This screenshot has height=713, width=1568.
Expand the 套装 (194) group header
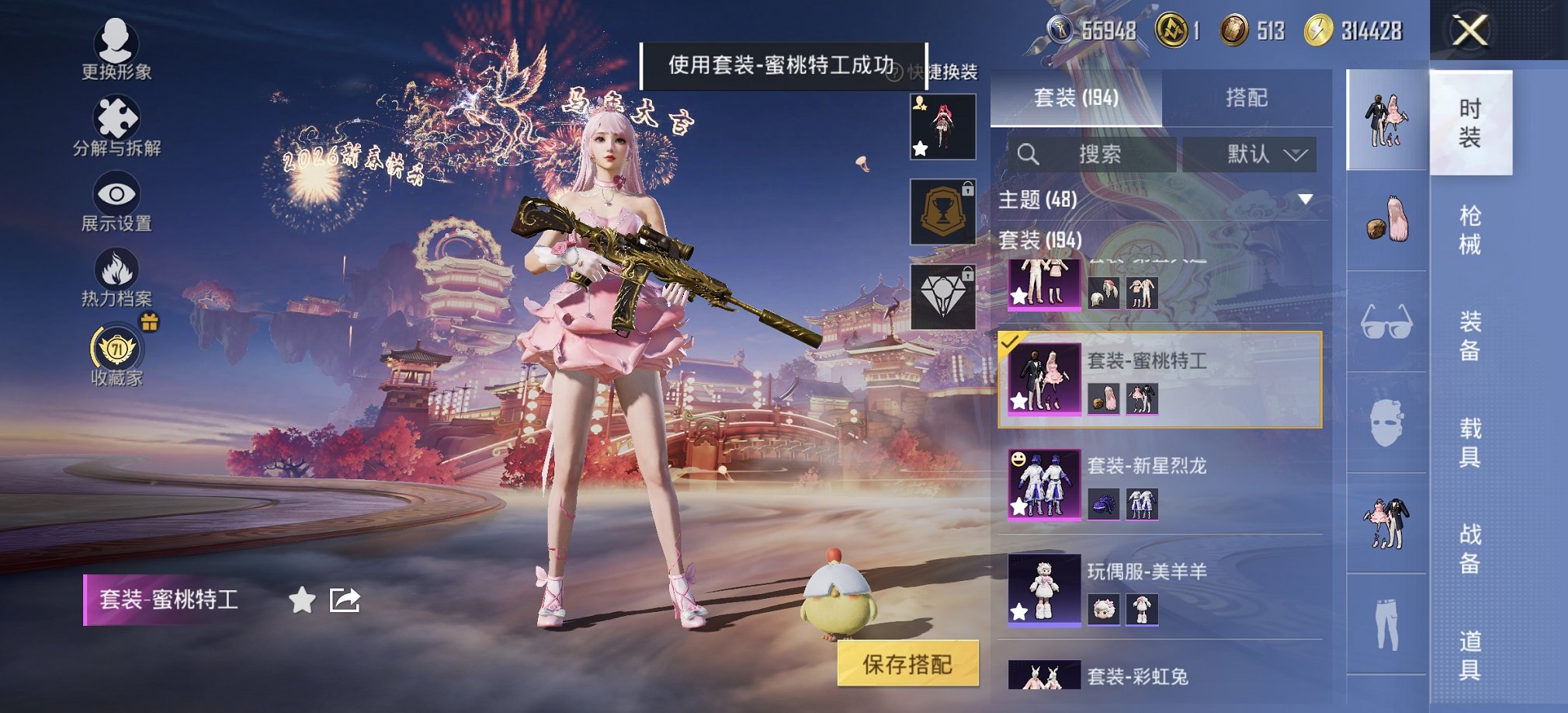pos(1040,240)
